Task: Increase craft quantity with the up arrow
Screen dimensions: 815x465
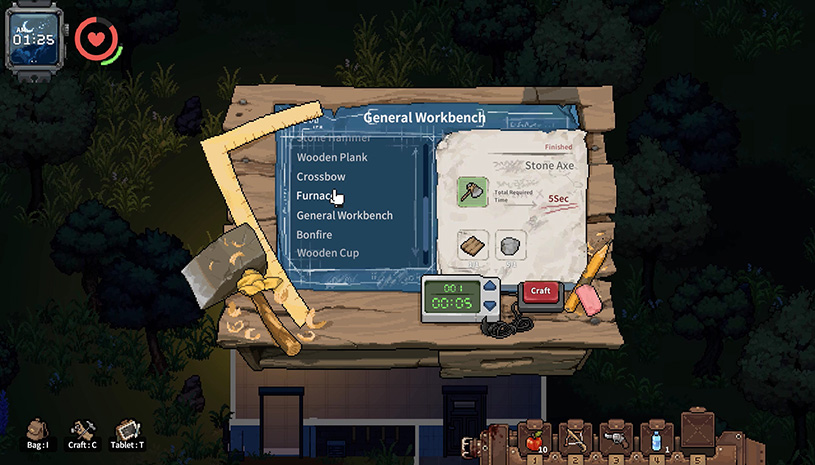Action: click(x=489, y=286)
